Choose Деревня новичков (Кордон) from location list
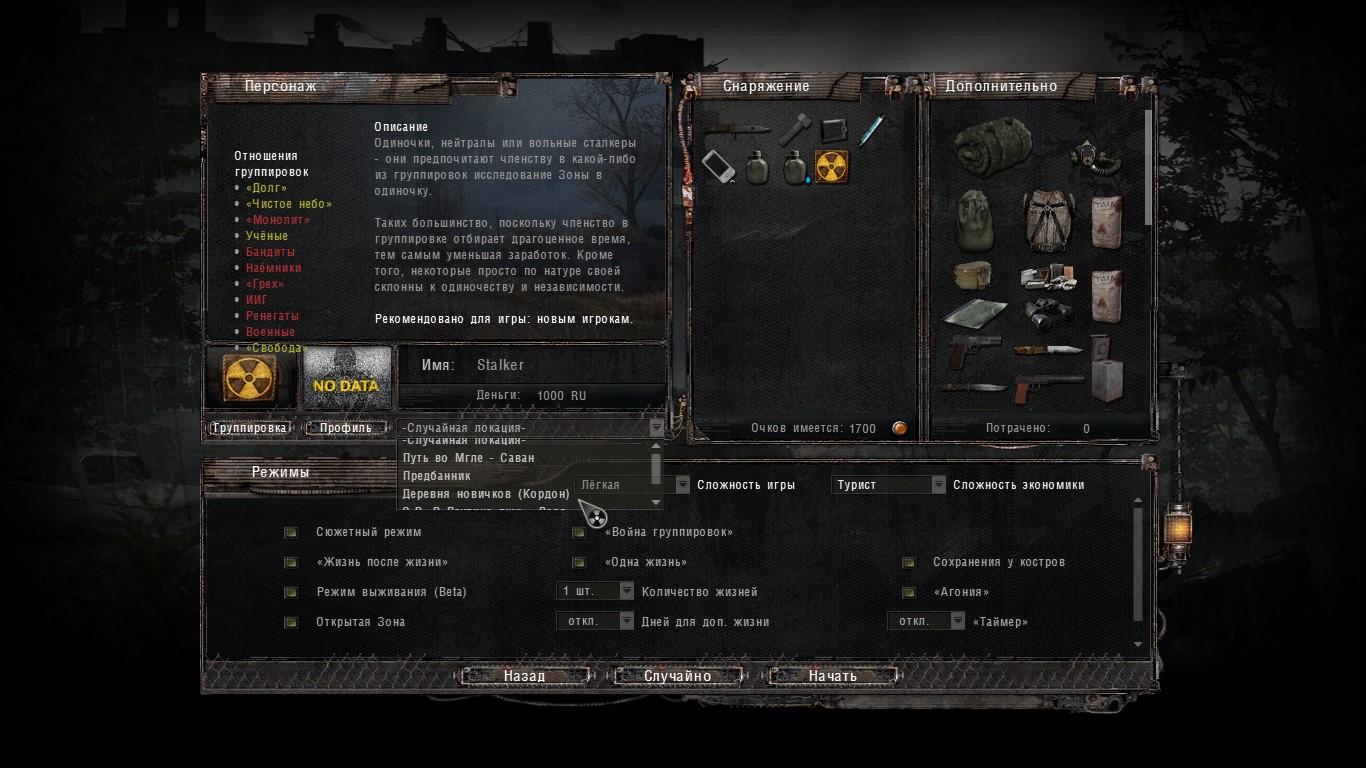 coord(486,494)
